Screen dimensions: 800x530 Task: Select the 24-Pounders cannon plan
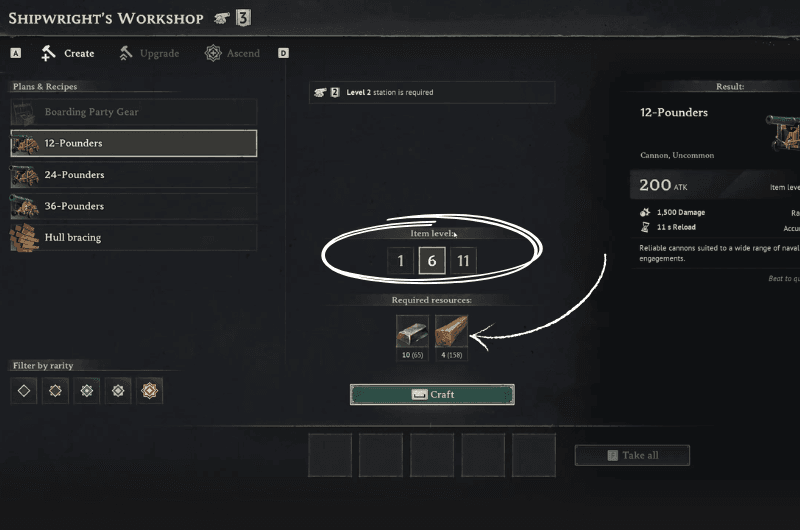tap(133, 175)
